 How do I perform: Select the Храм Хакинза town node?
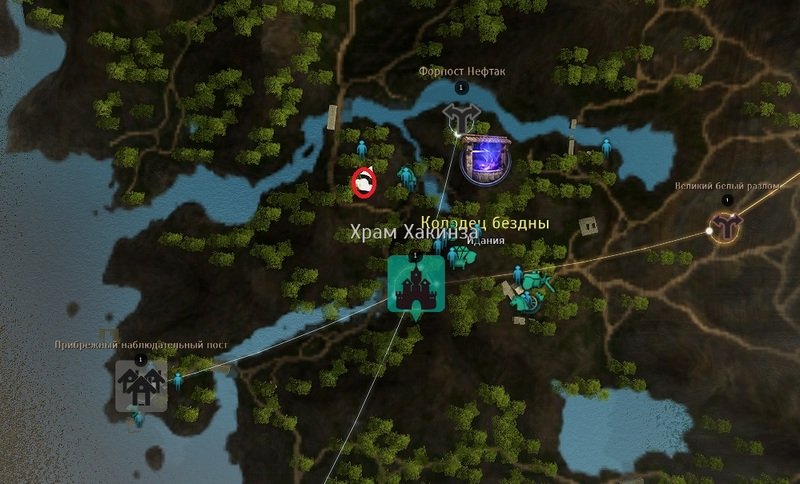pos(415,286)
